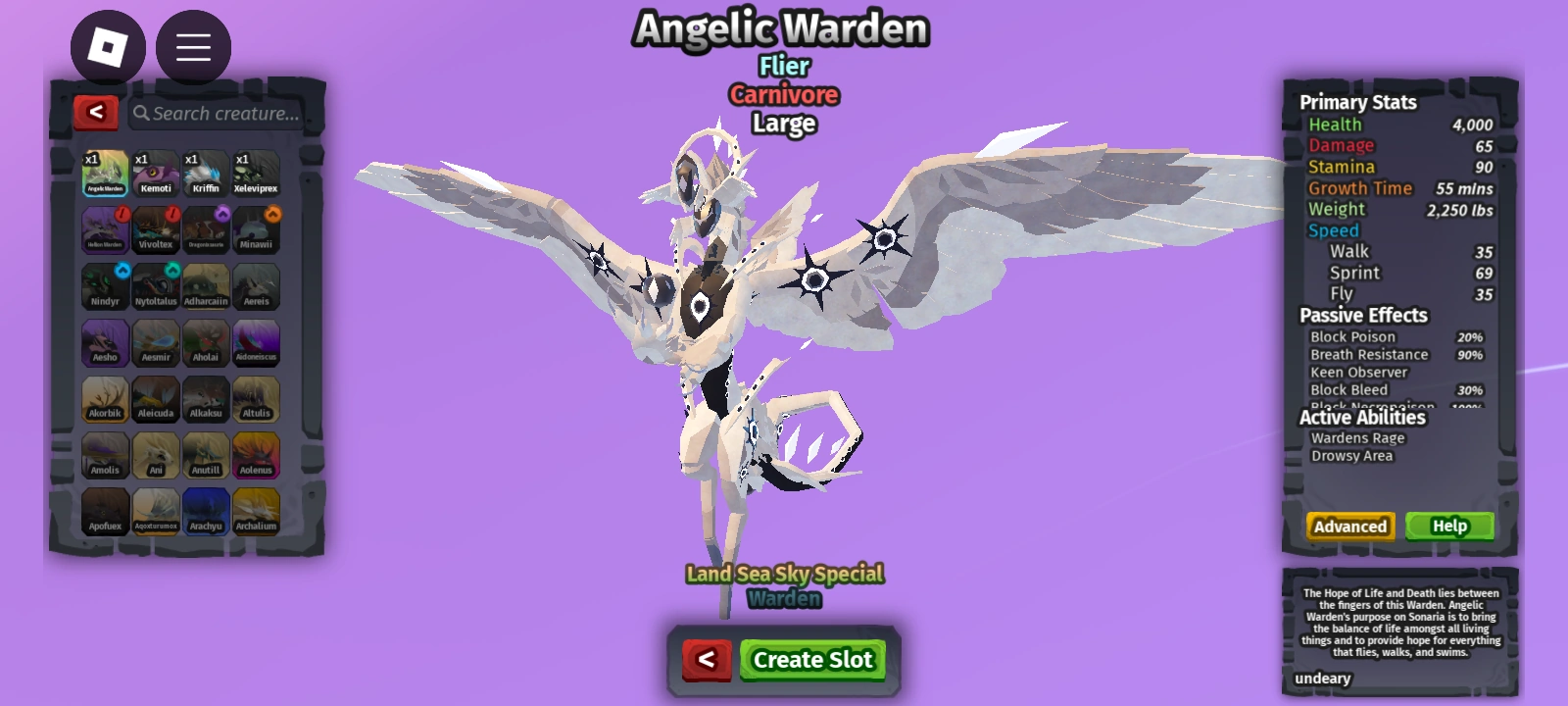
Task: Select the Aqoxturumox creature thumbnail
Action: click(x=155, y=511)
